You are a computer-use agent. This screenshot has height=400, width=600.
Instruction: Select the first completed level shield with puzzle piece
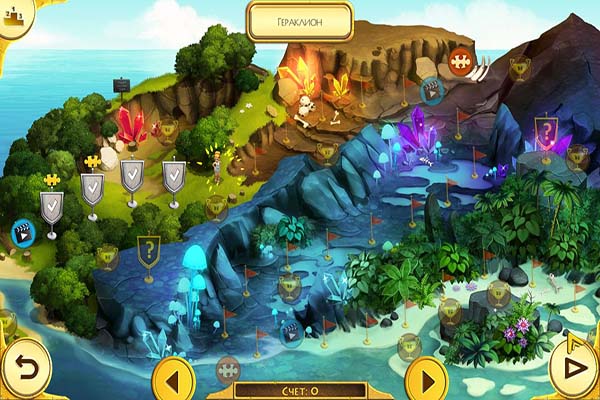(52, 208)
